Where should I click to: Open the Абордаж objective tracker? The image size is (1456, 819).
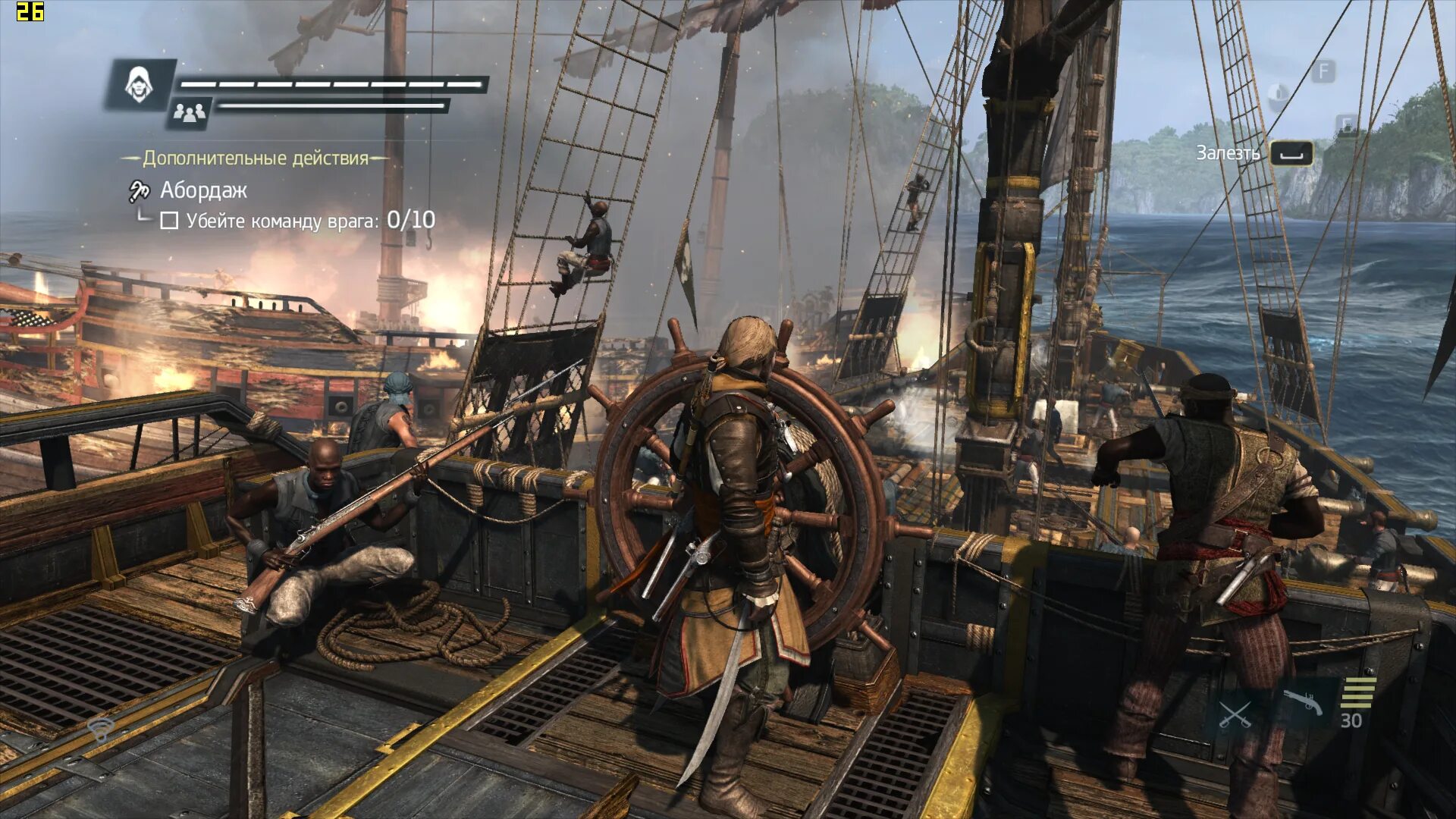[202, 190]
